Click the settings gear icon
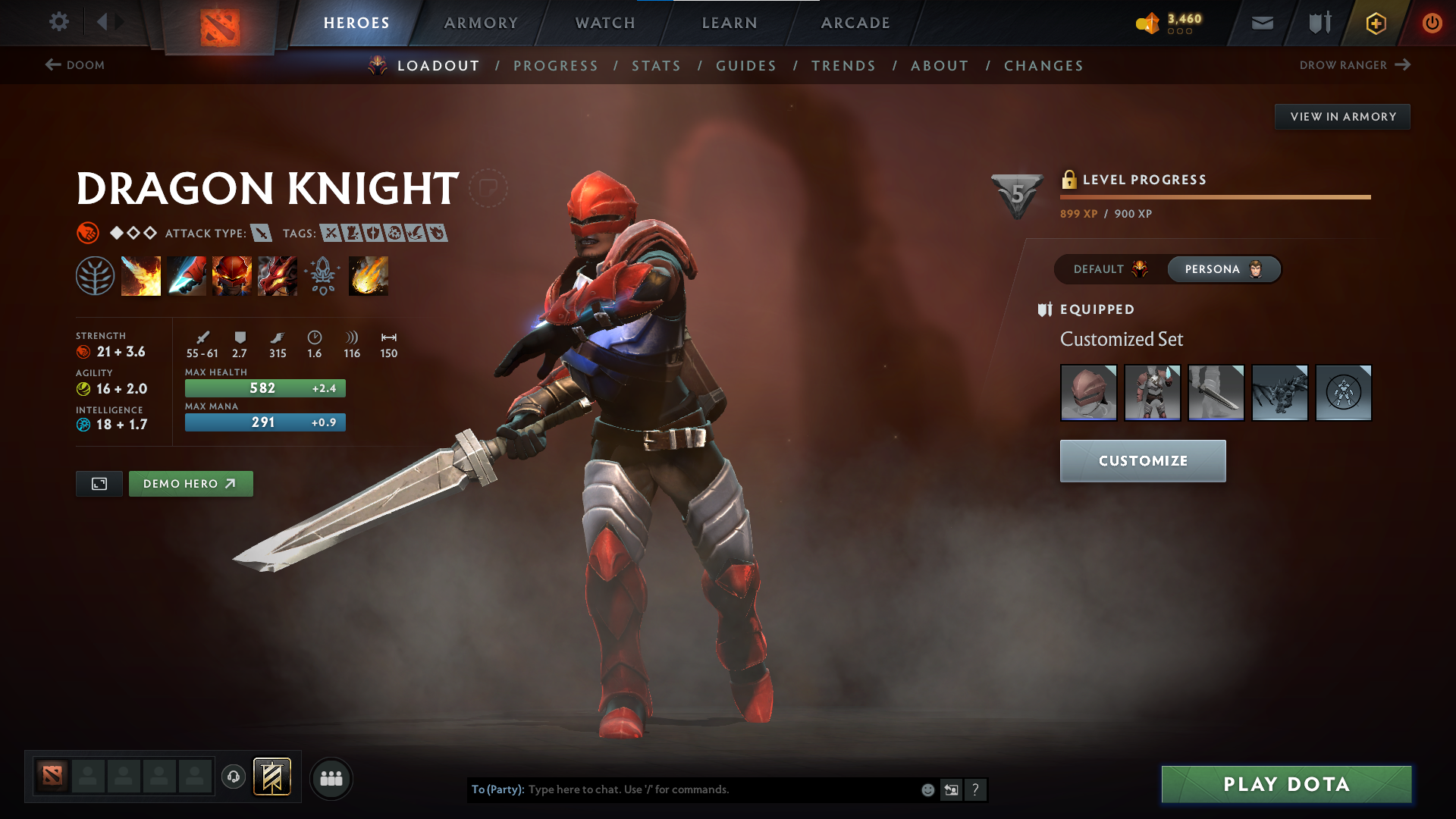 [x=58, y=22]
